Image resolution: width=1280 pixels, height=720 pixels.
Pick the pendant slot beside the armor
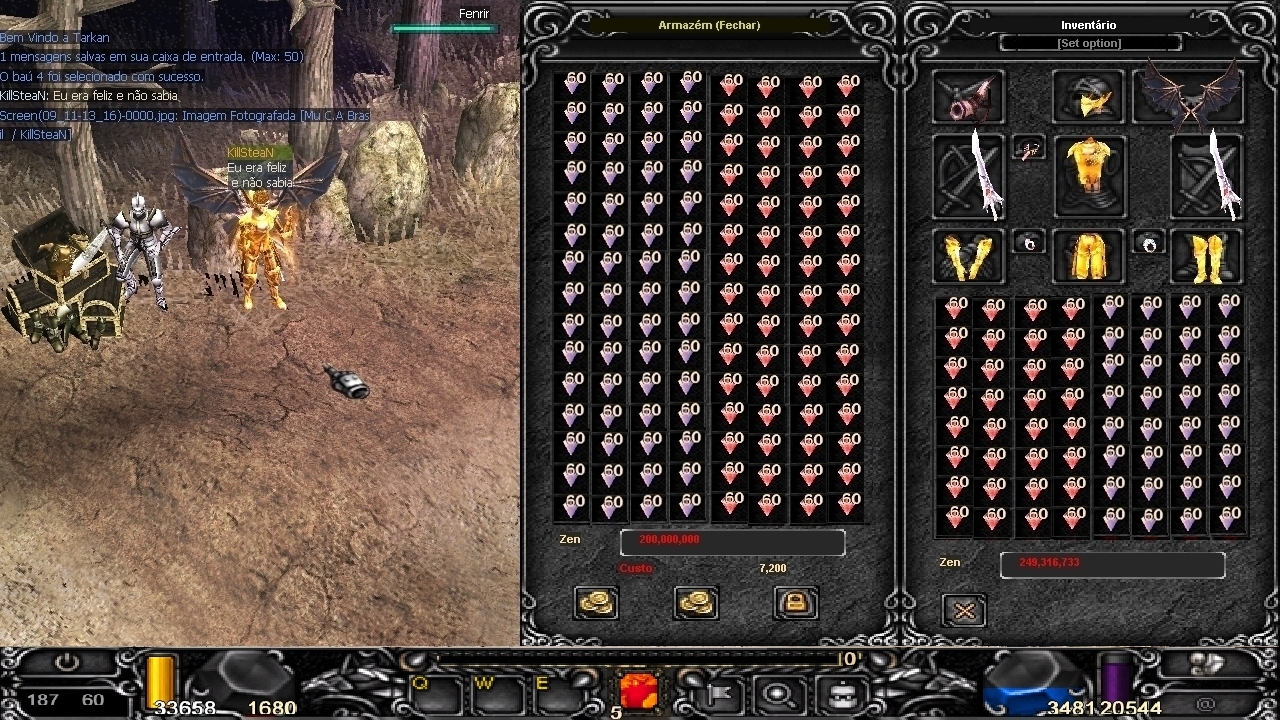pyautogui.click(x=1029, y=149)
